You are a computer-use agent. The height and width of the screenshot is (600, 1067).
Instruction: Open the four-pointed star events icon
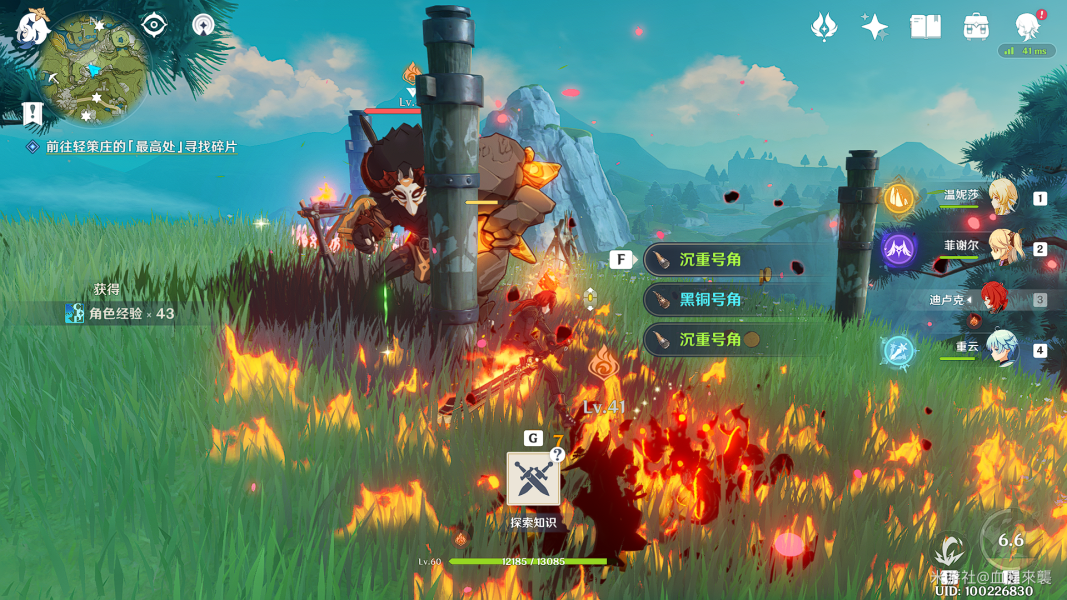coord(875,27)
